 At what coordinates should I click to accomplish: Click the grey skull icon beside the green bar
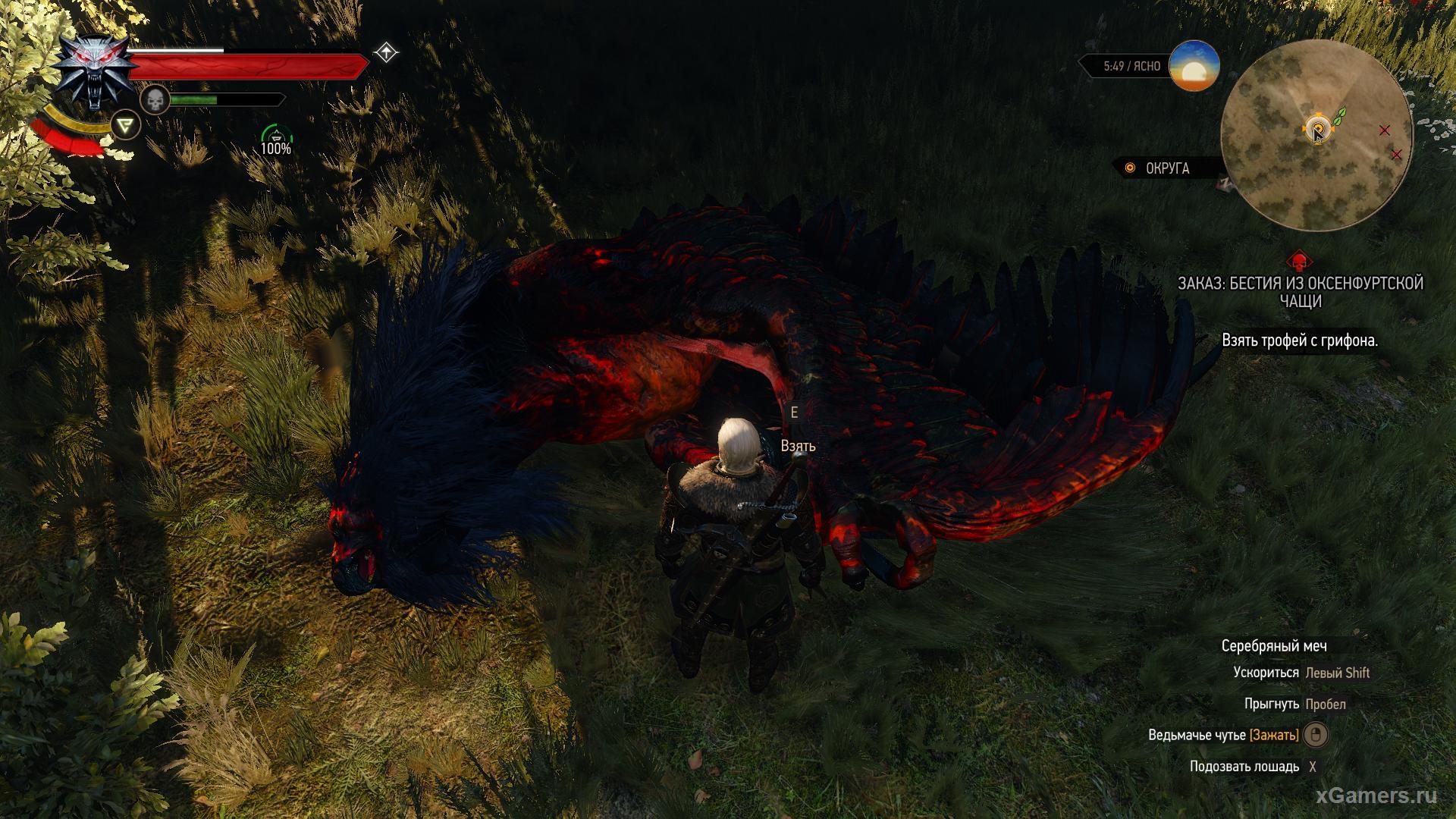click(x=155, y=99)
